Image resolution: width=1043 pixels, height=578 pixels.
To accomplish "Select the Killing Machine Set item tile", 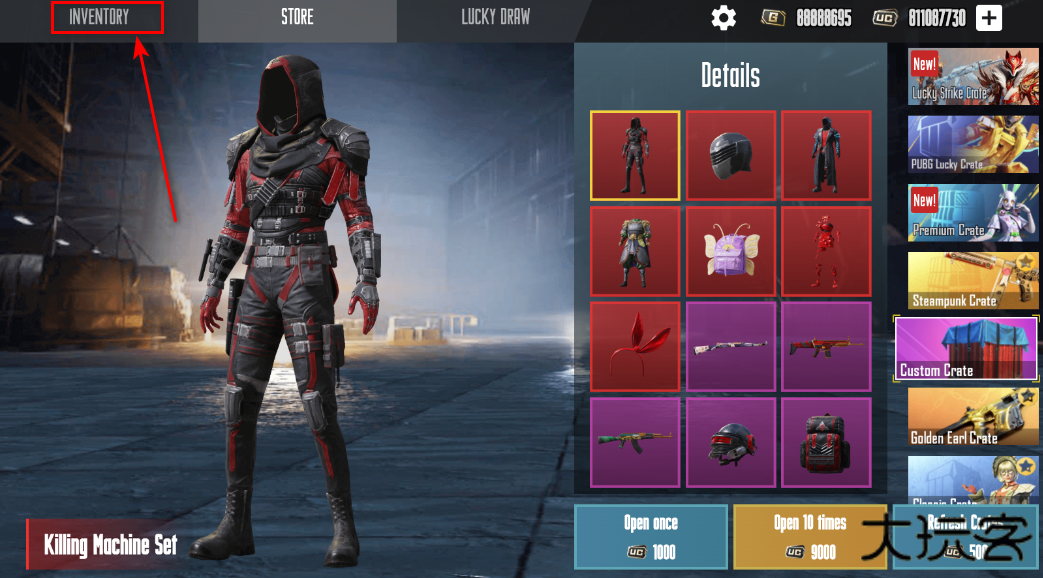I will pyautogui.click(x=635, y=155).
